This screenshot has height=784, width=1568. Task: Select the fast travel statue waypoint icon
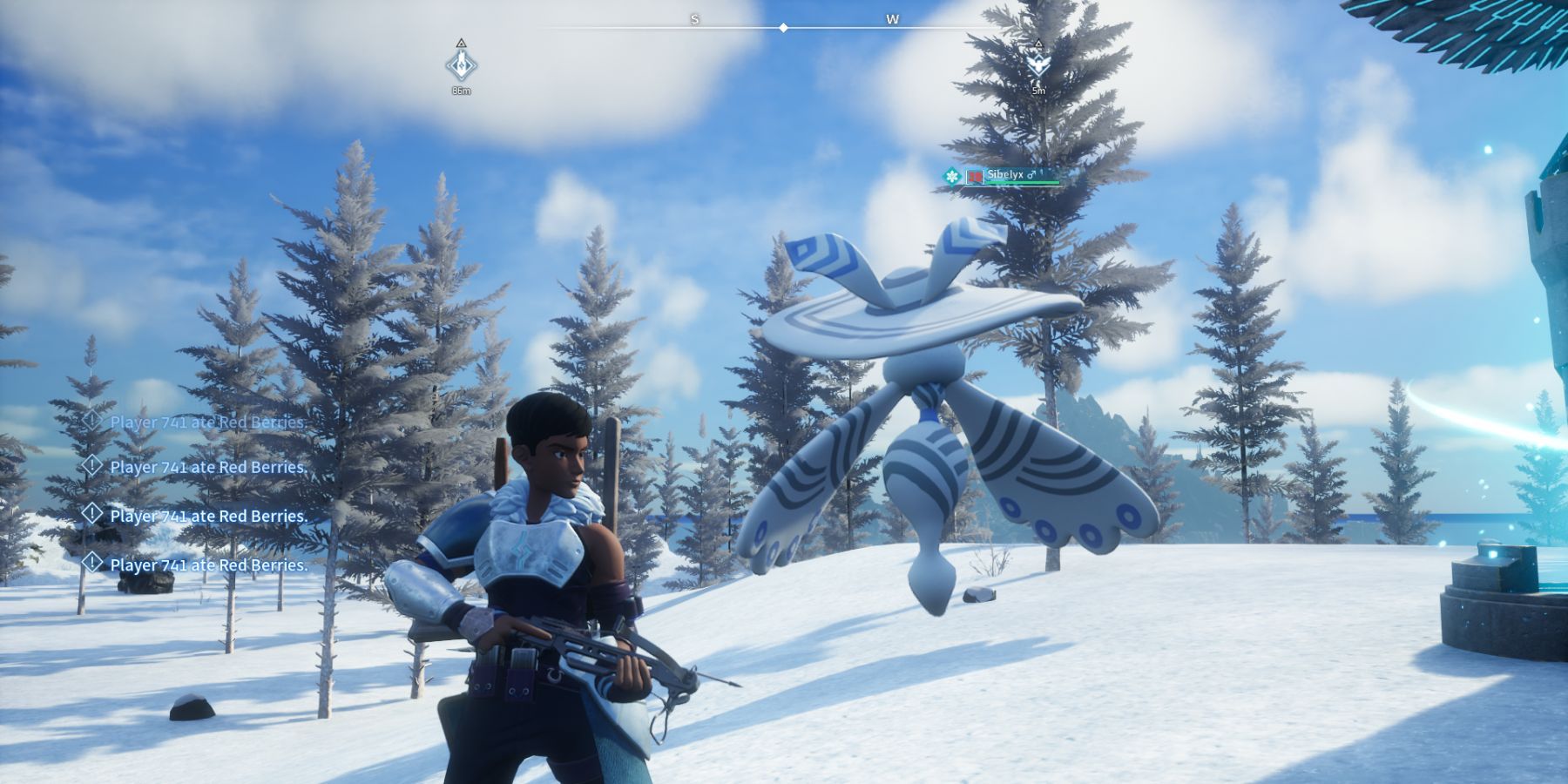461,65
